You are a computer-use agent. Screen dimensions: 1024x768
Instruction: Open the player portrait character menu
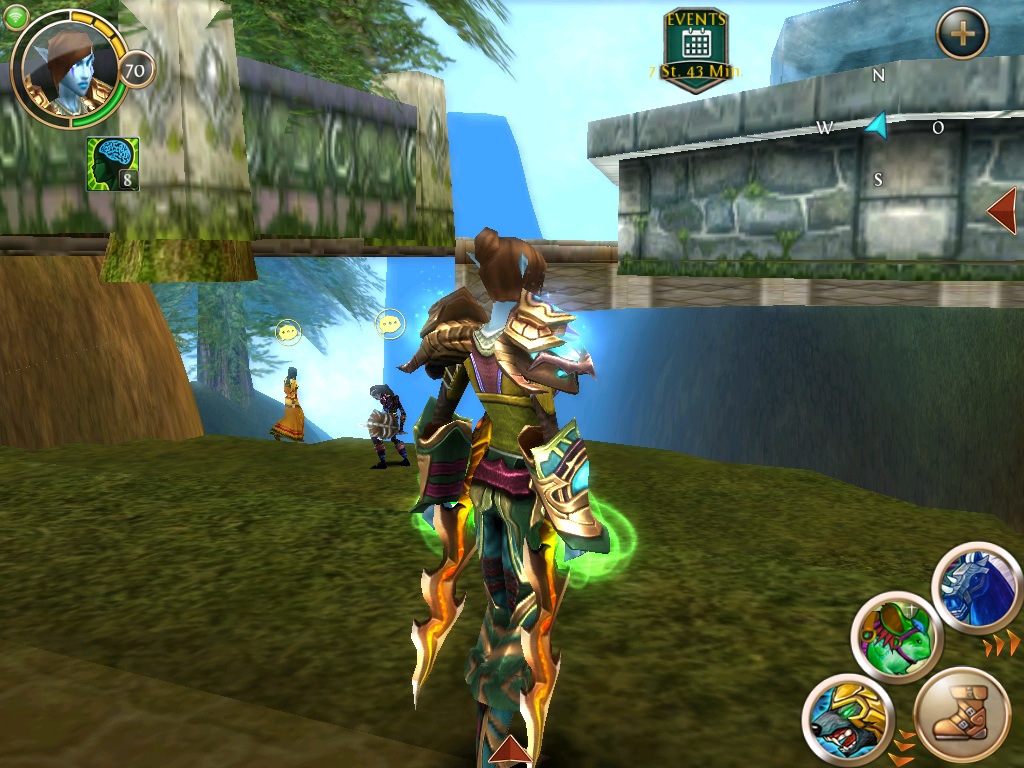tap(70, 68)
